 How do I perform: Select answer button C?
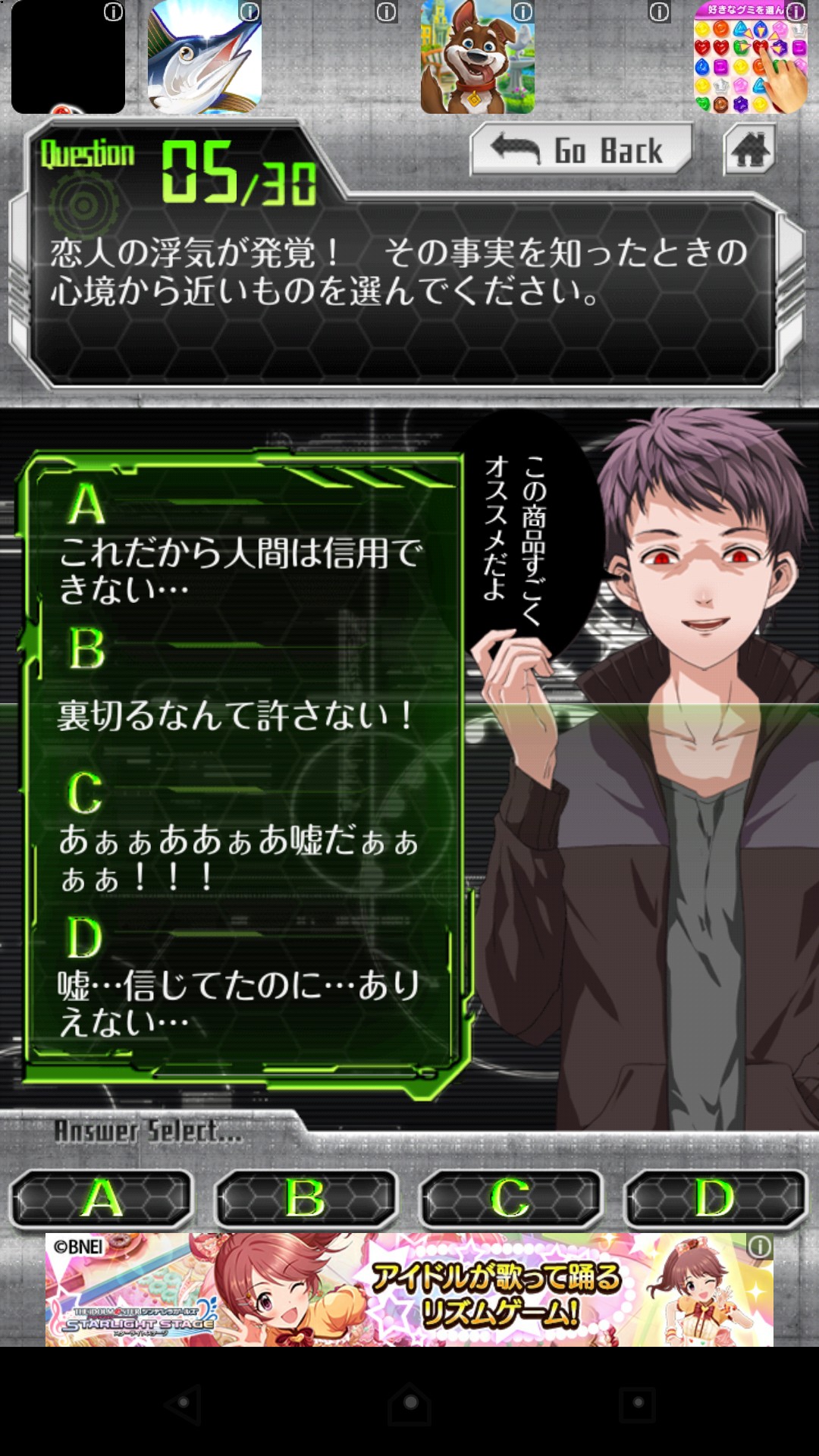click(511, 1199)
